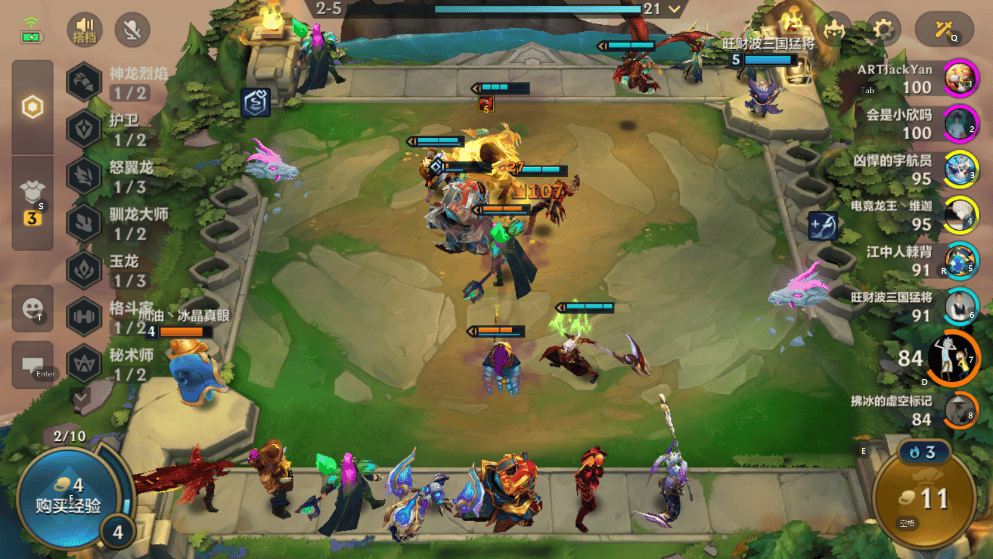The image size is (993, 559).
Task: Choose player 江中人棘背 in the ranking list
Action: click(x=960, y=261)
